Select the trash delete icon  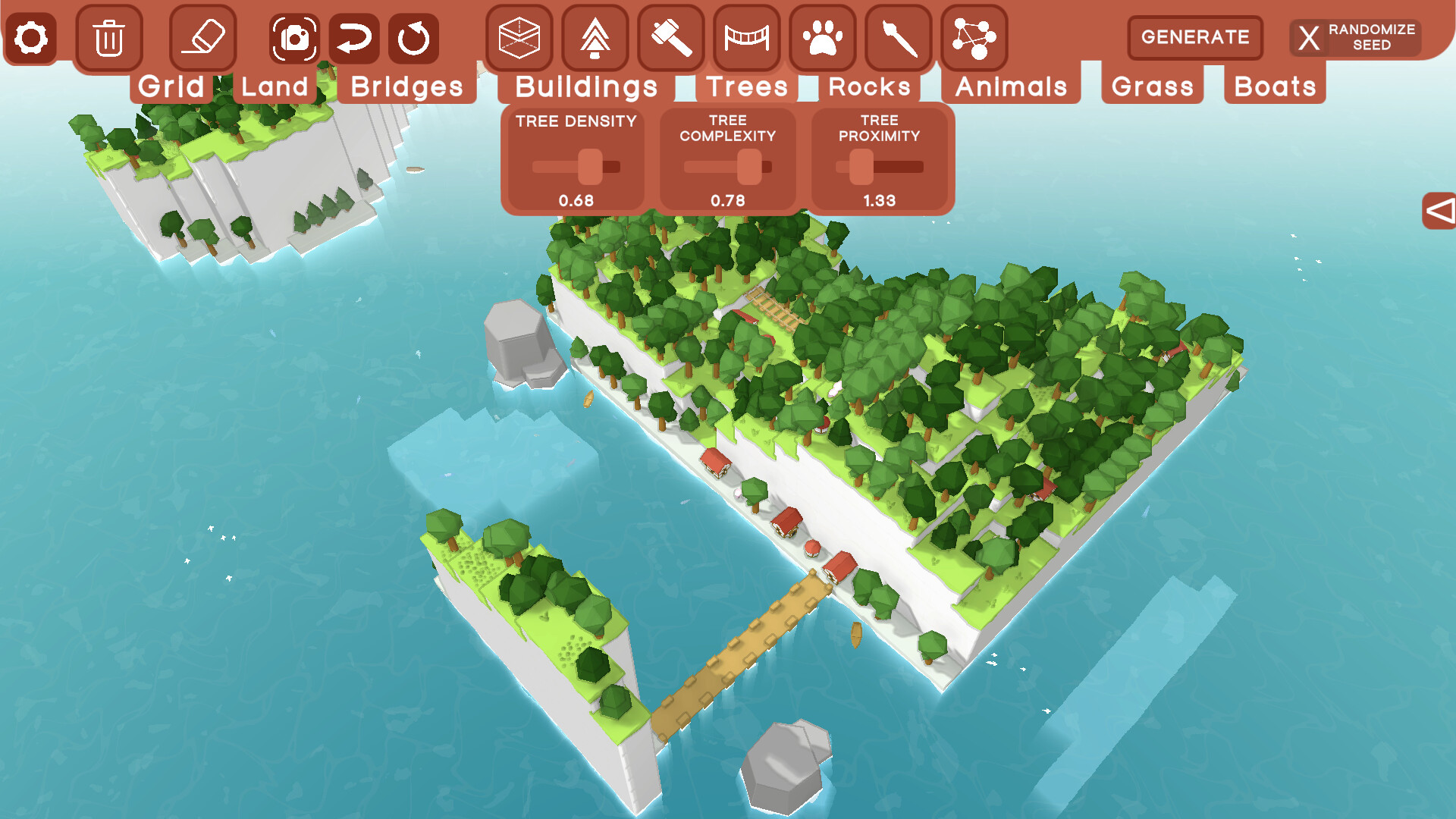[108, 37]
